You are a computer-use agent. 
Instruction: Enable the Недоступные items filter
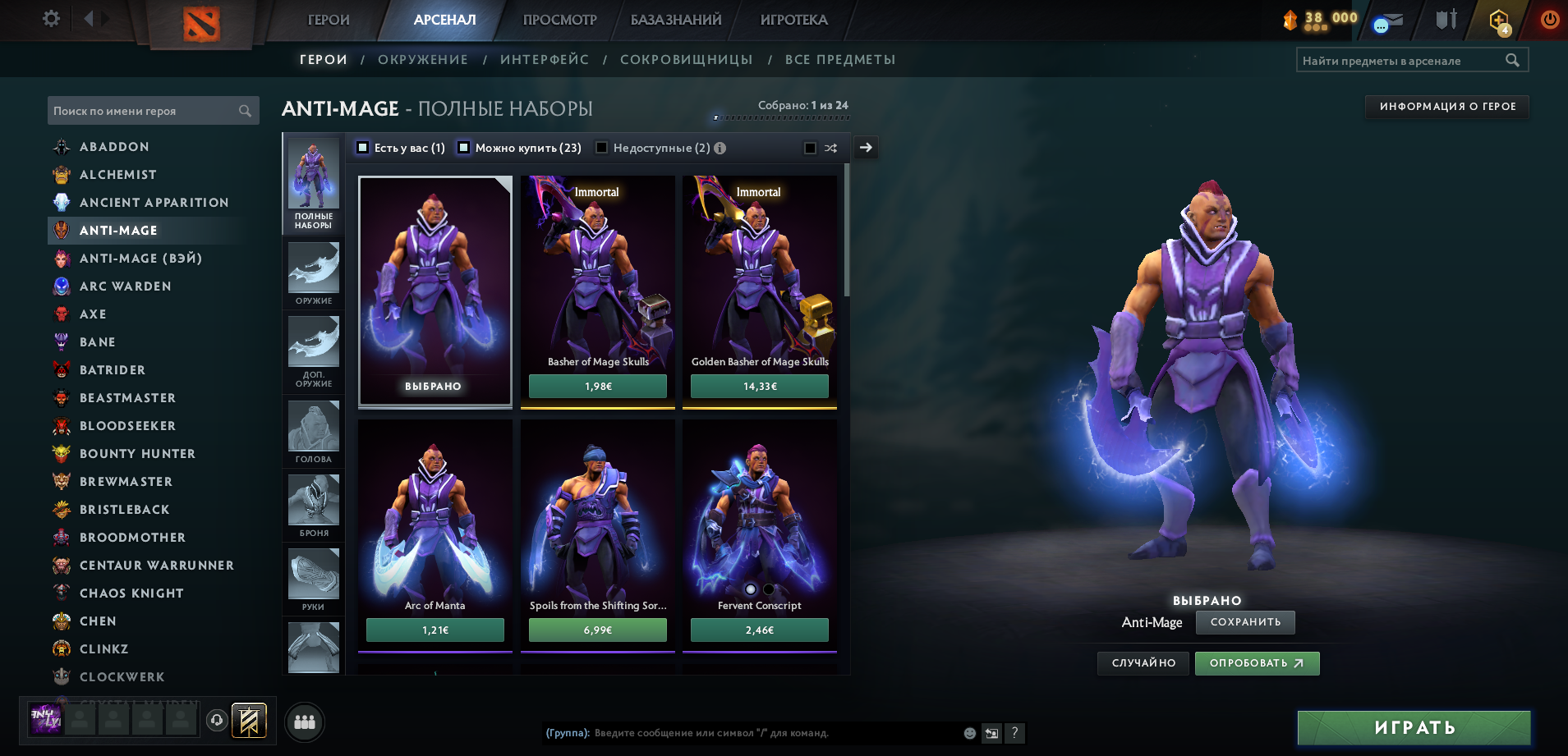(602, 148)
